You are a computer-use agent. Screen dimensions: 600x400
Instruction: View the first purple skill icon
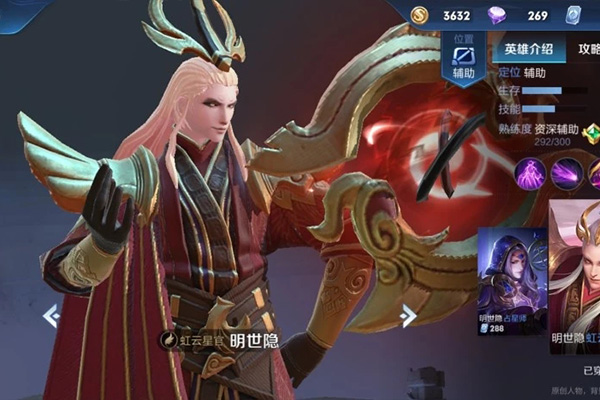coord(529,173)
